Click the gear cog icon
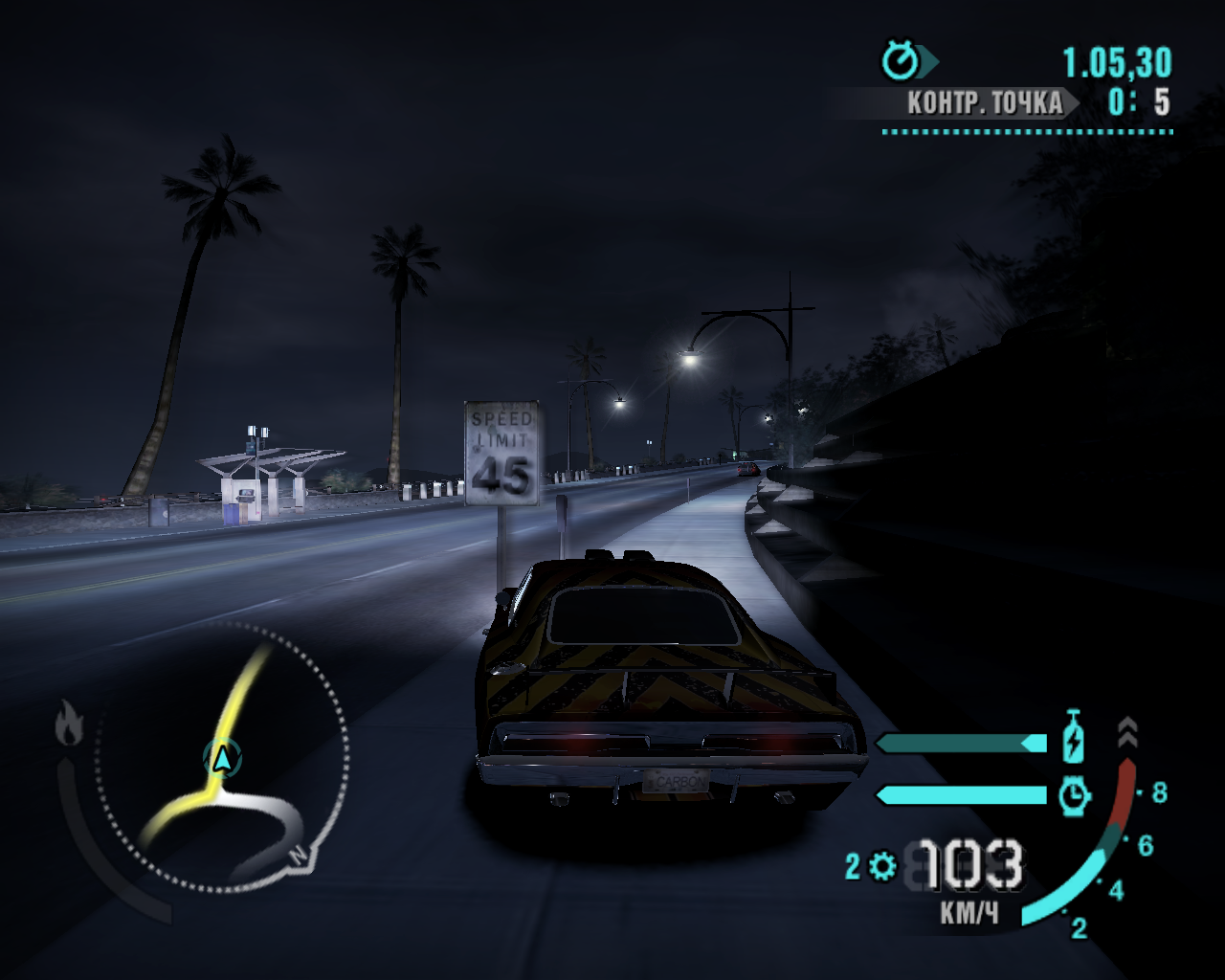This screenshot has height=980, width=1225. [883, 867]
